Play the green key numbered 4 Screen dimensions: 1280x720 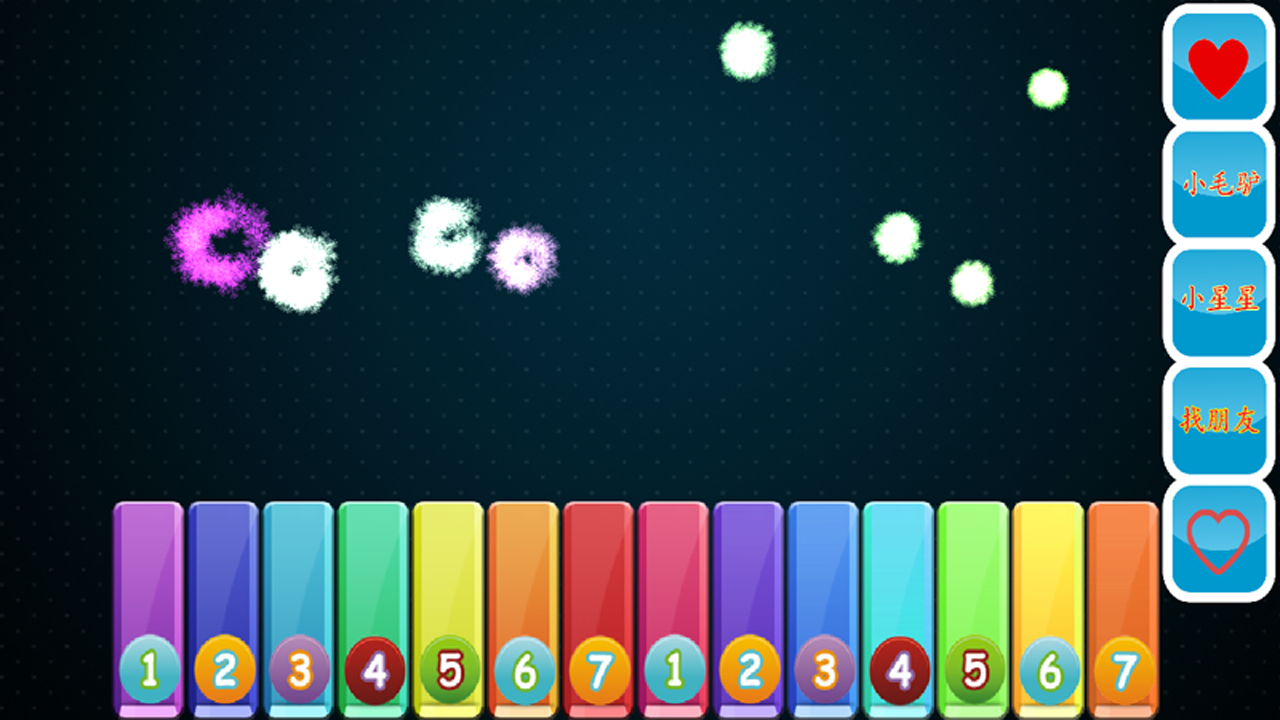374,600
